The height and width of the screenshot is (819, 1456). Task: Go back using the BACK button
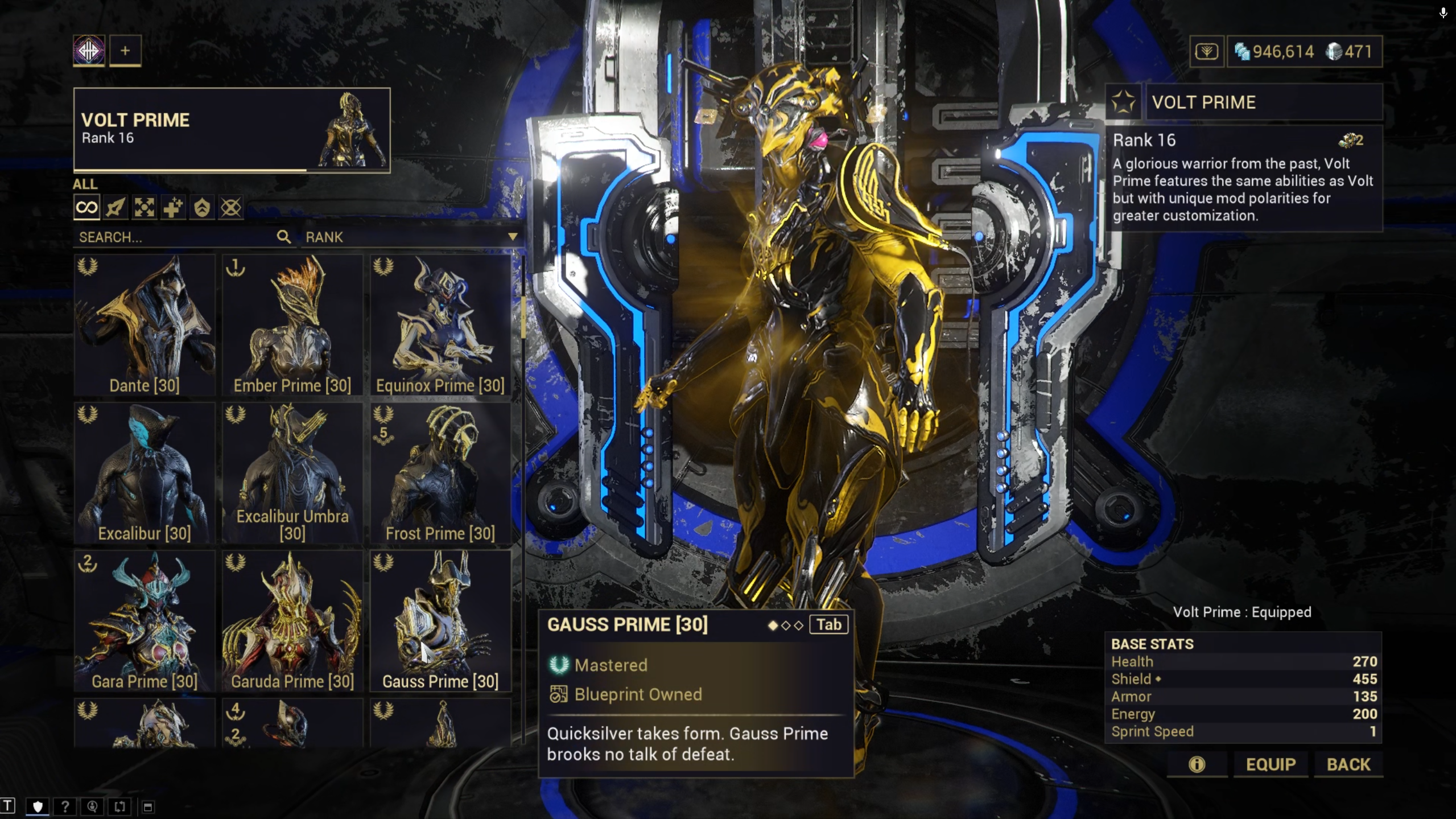[x=1348, y=764]
